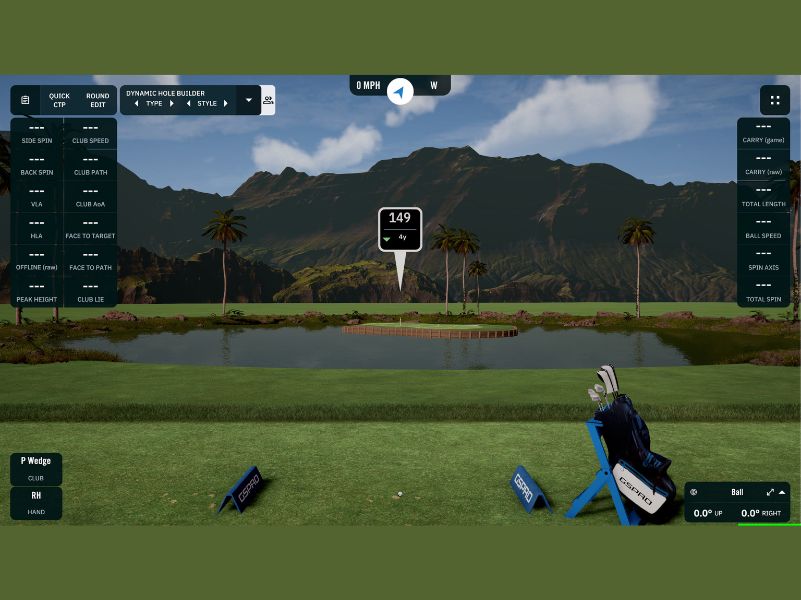Select the 149 yard distance marker
801x600 pixels.
point(400,228)
